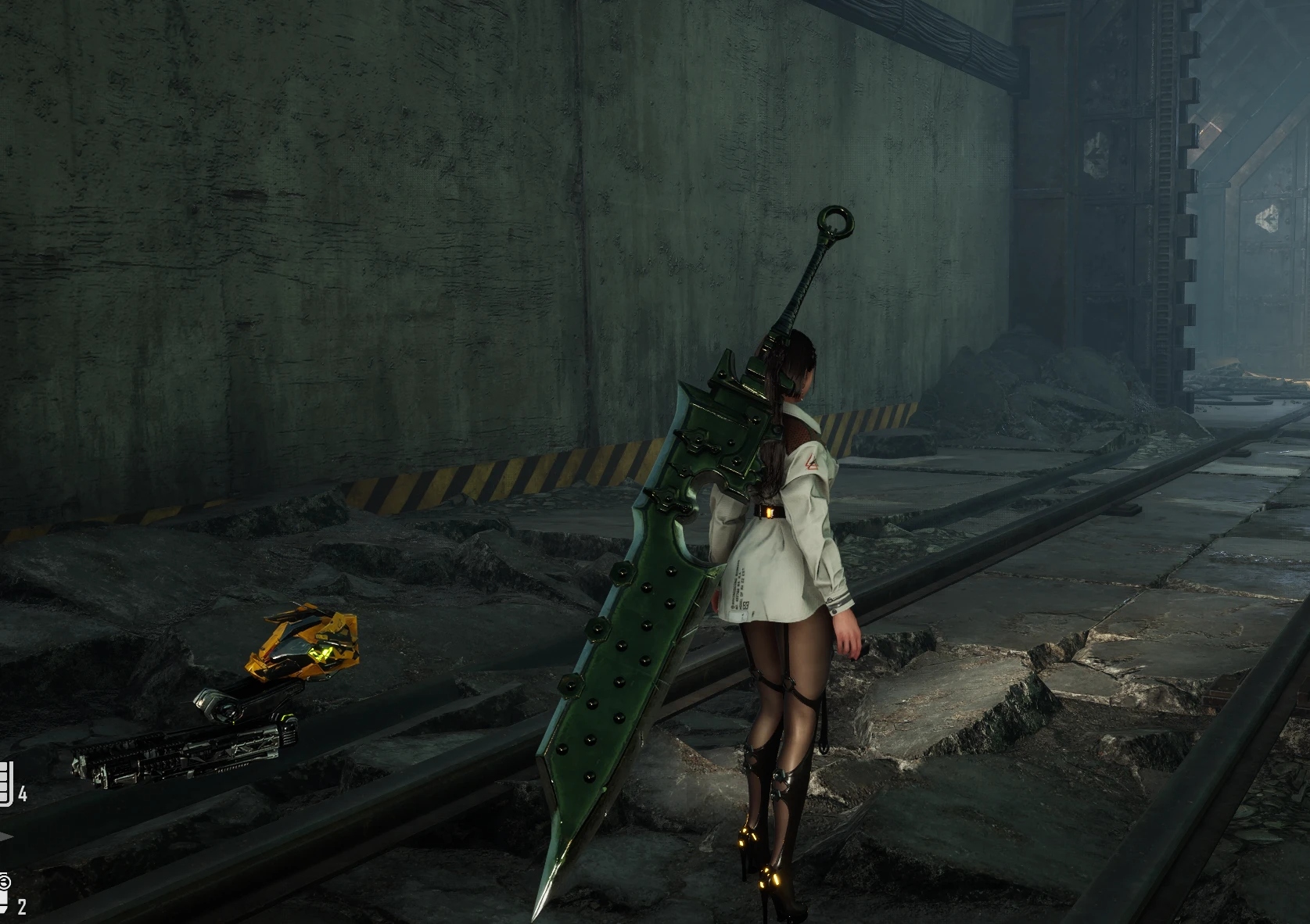Select the segmented cell item icon showing 4
Image resolution: width=1310 pixels, height=924 pixels.
5,783
